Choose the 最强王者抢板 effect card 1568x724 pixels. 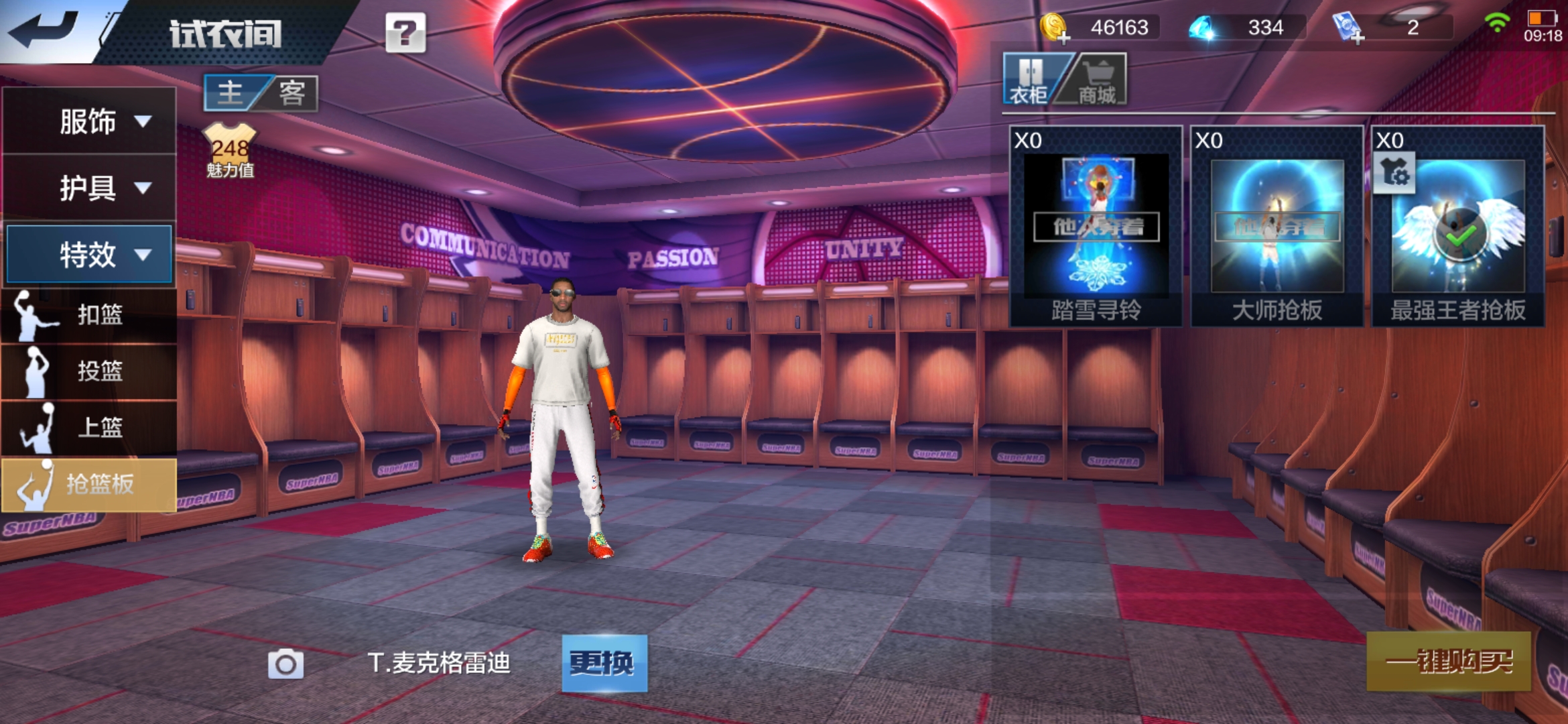pyautogui.click(x=1457, y=226)
